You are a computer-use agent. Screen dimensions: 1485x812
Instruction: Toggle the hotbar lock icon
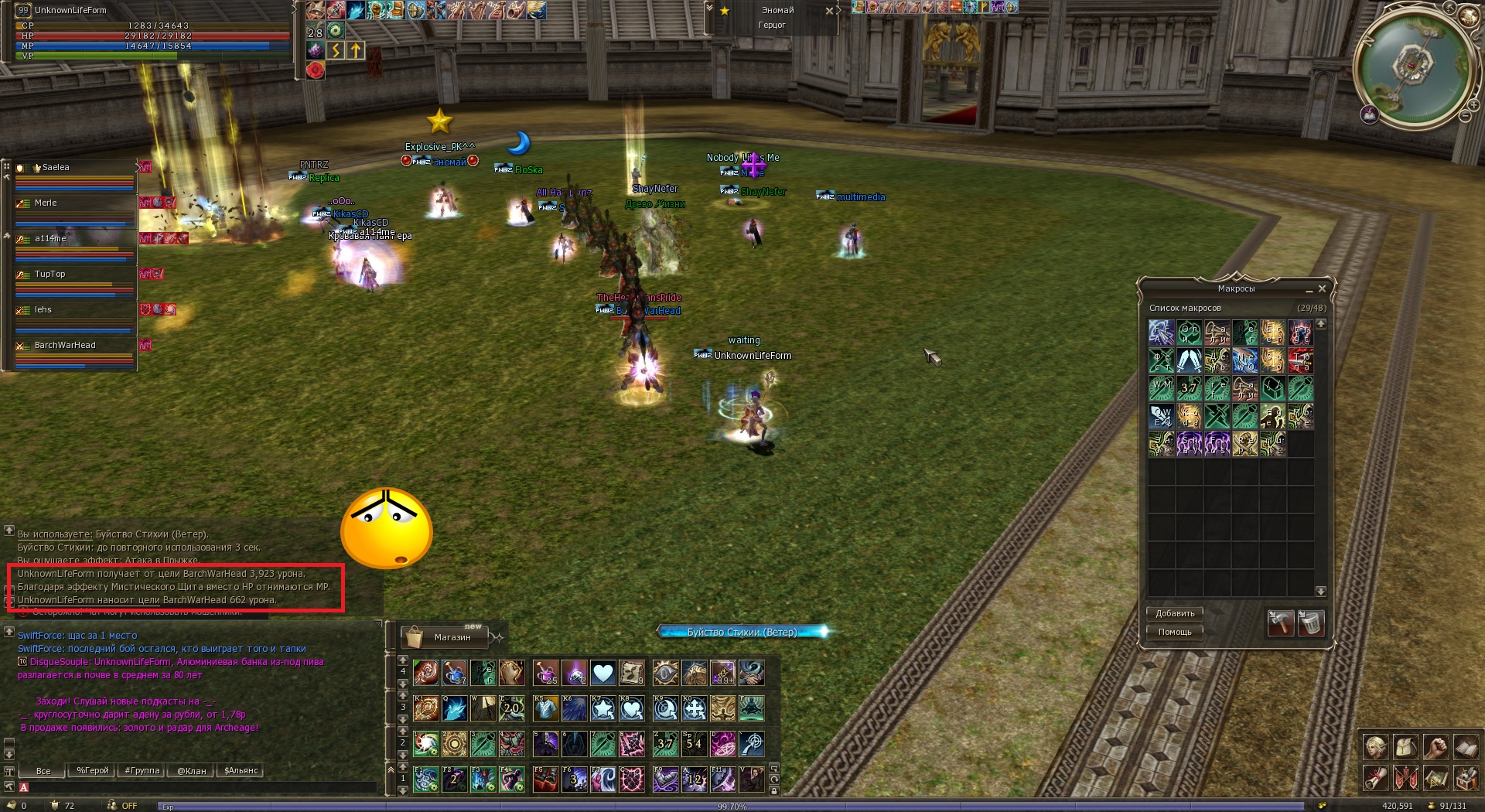click(773, 790)
